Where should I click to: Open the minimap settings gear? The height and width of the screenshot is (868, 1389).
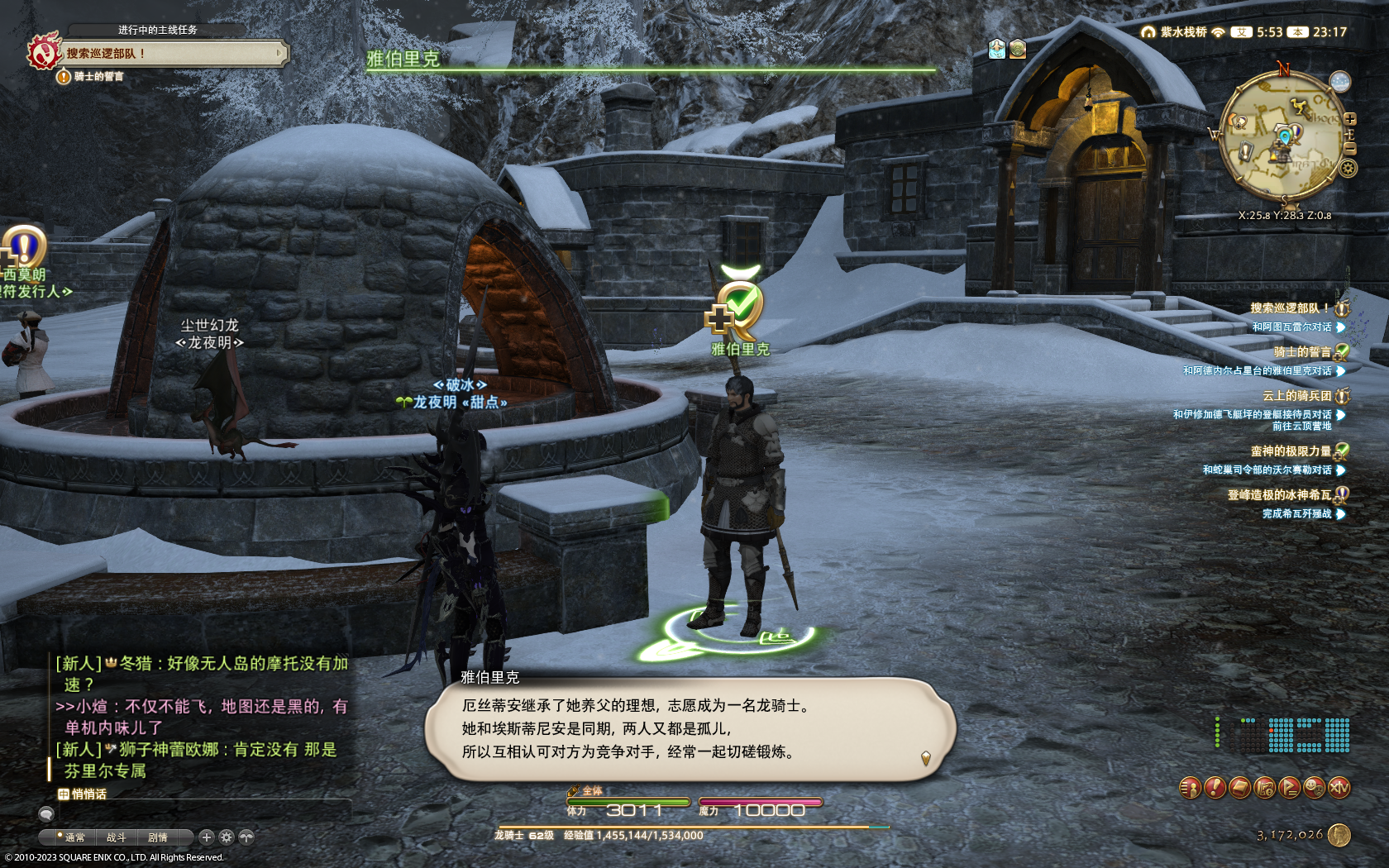tap(1348, 169)
